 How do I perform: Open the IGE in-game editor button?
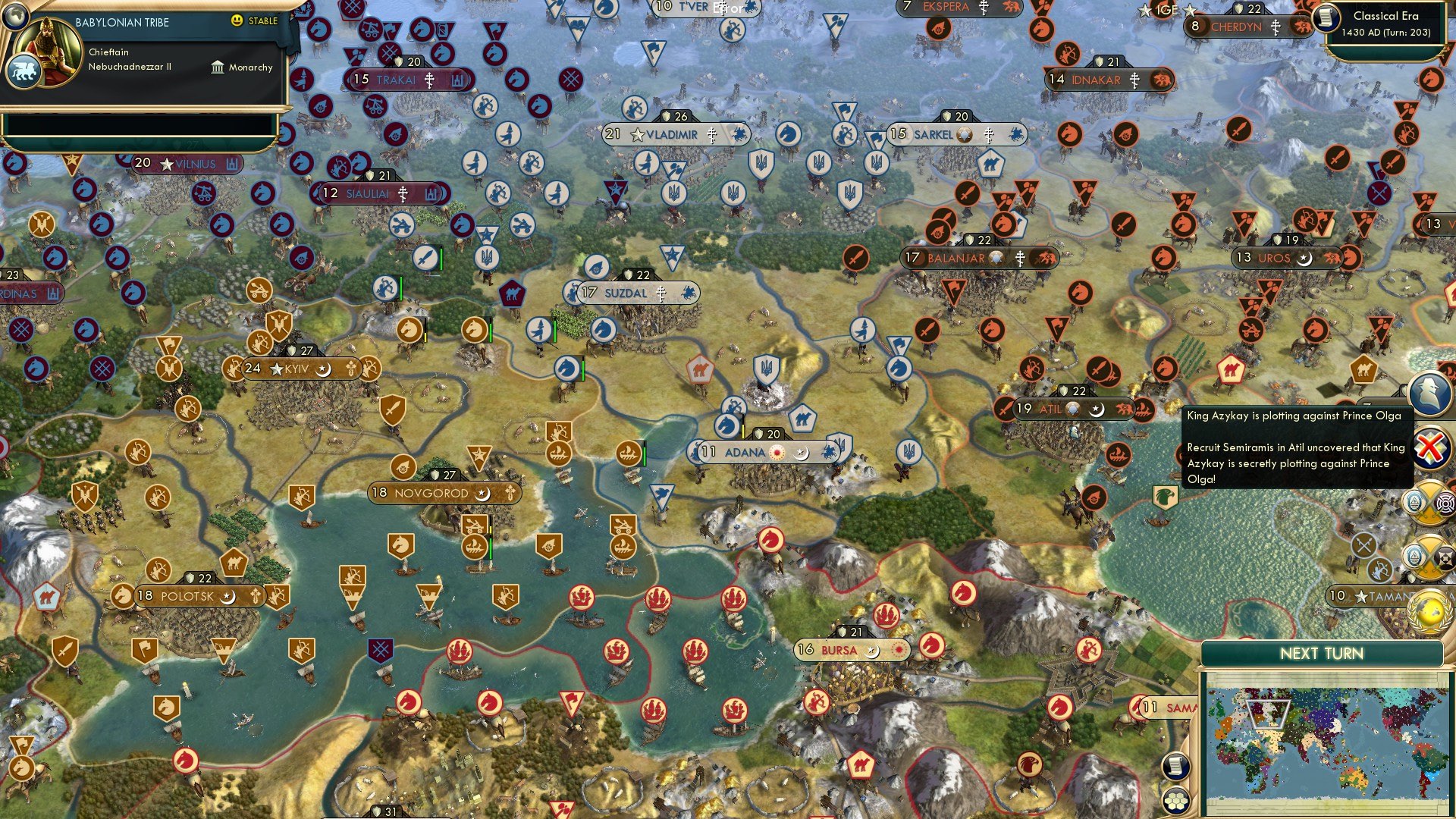pos(1167,10)
